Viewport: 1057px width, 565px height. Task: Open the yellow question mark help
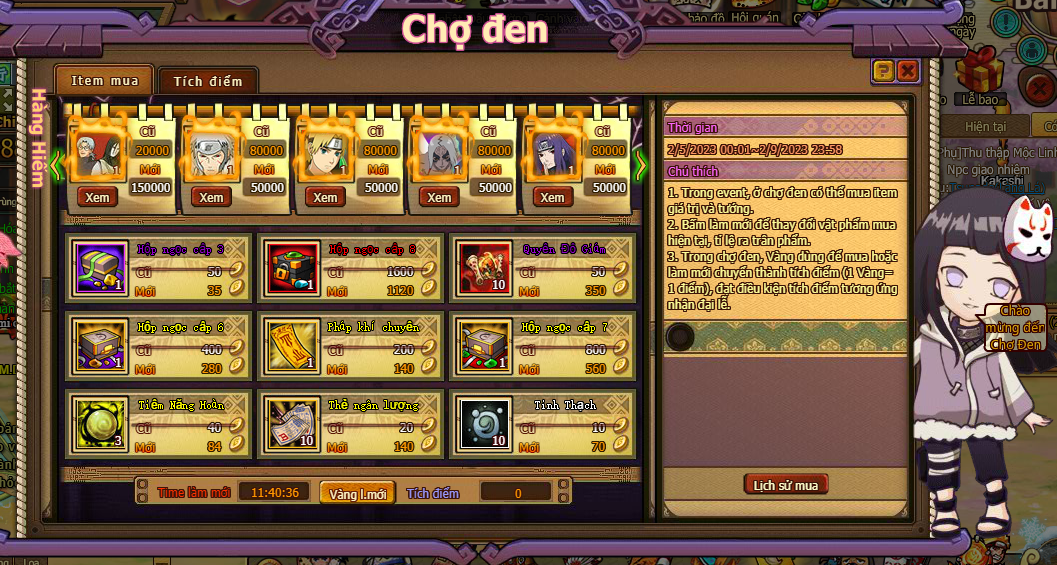[882, 70]
